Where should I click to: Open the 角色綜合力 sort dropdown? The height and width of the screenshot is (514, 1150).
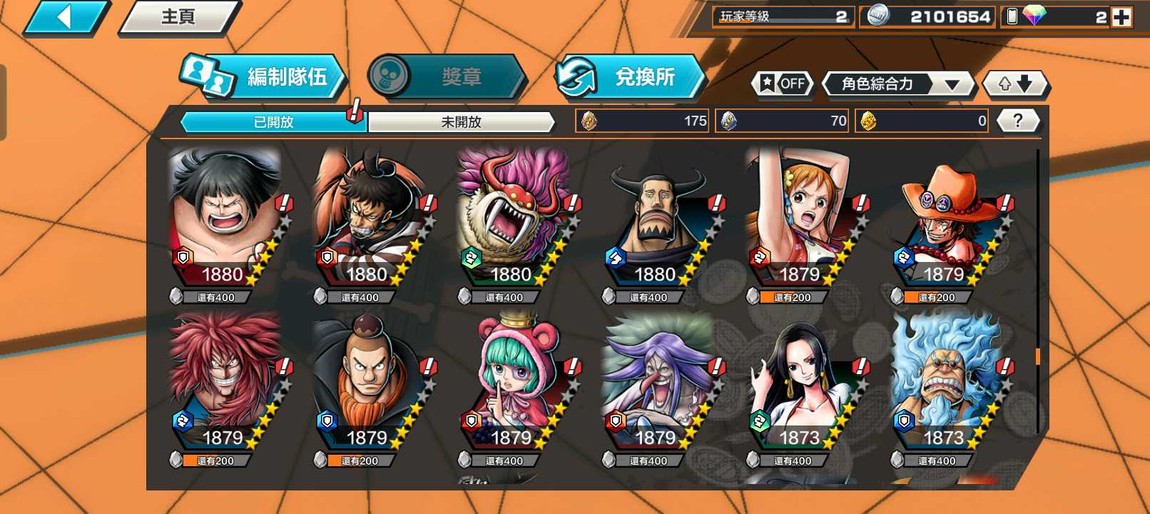point(898,84)
